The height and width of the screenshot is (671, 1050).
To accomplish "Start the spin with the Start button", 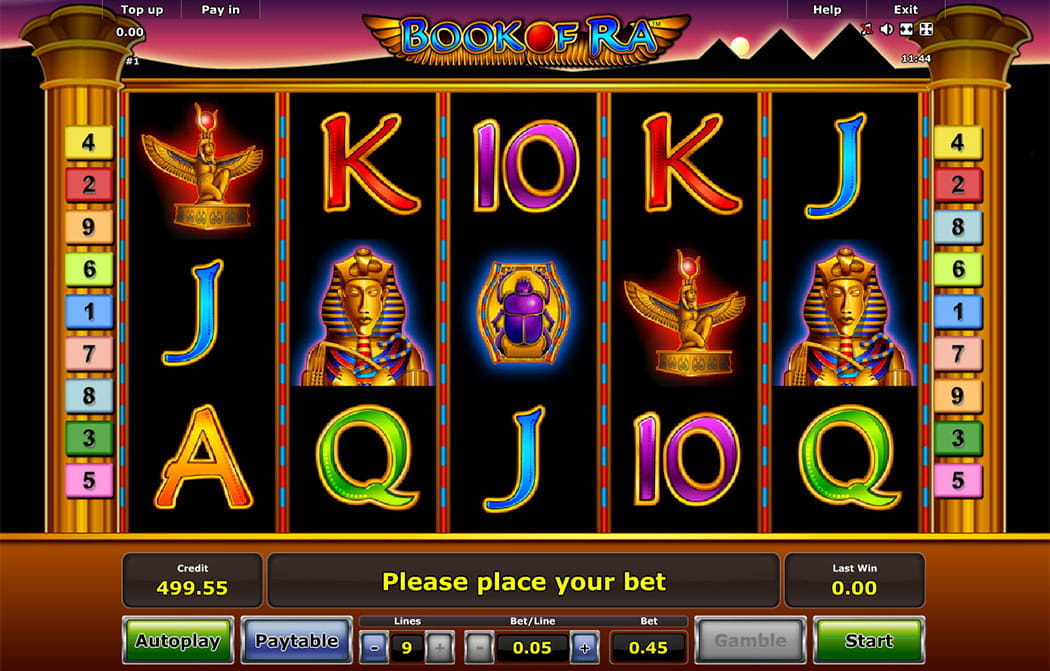I will tap(868, 640).
